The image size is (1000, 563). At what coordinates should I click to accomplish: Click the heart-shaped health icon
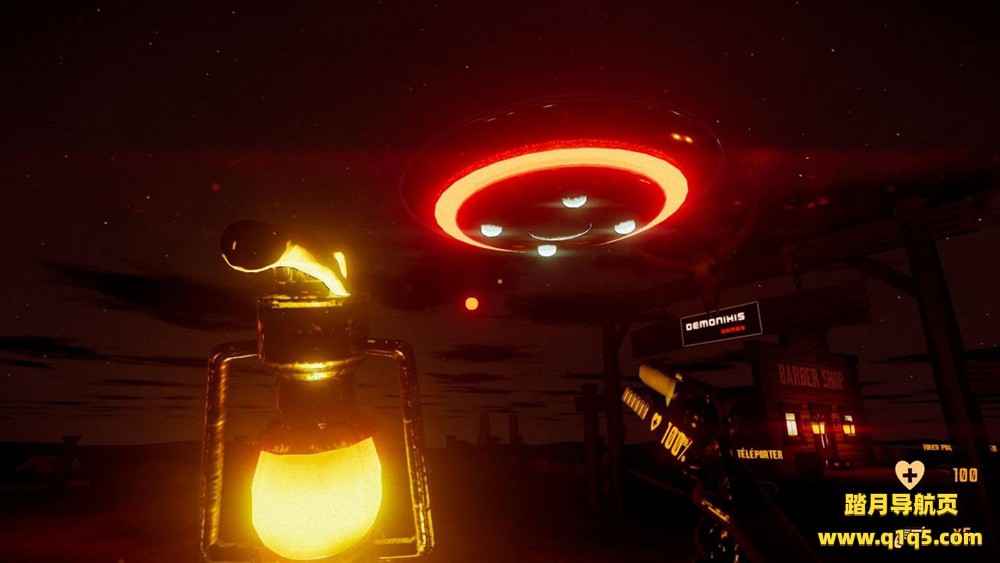pyautogui.click(x=909, y=474)
